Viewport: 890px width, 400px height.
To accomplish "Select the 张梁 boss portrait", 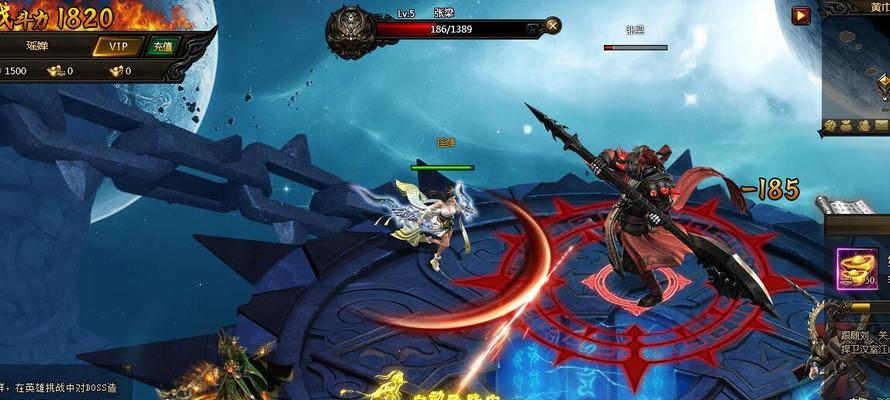I will pos(352,28).
